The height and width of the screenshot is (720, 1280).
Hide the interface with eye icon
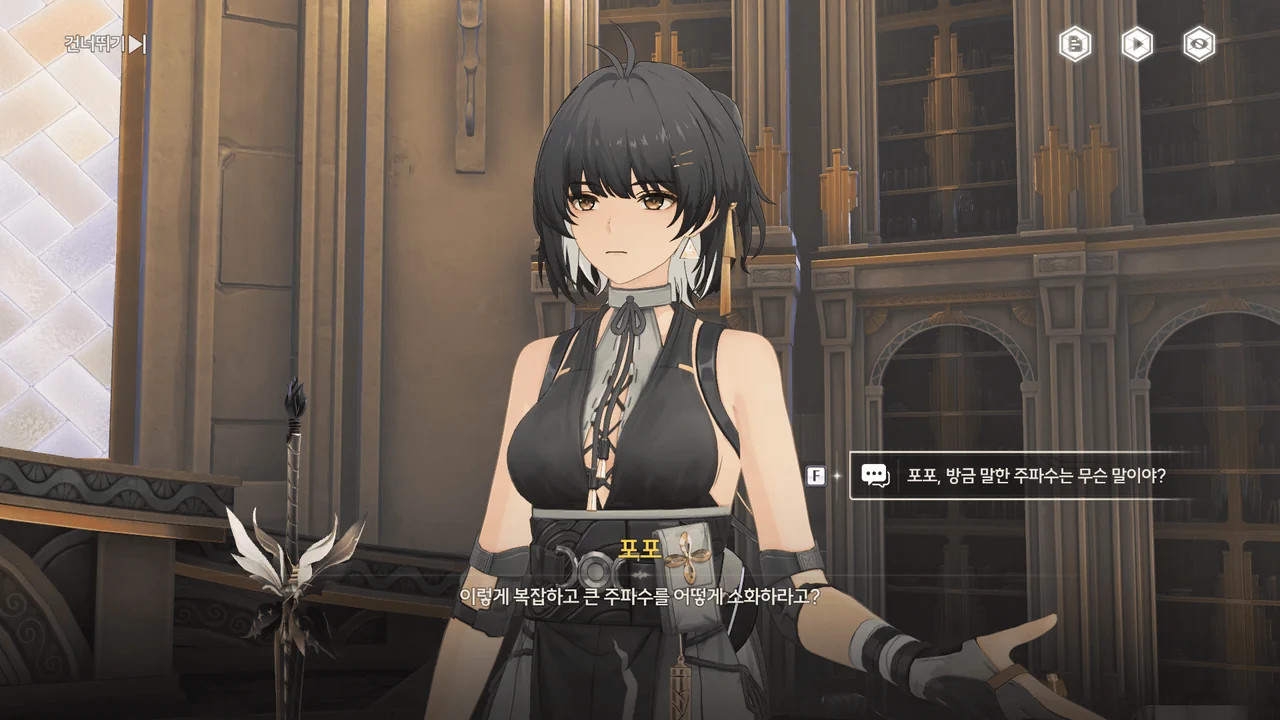point(1199,44)
